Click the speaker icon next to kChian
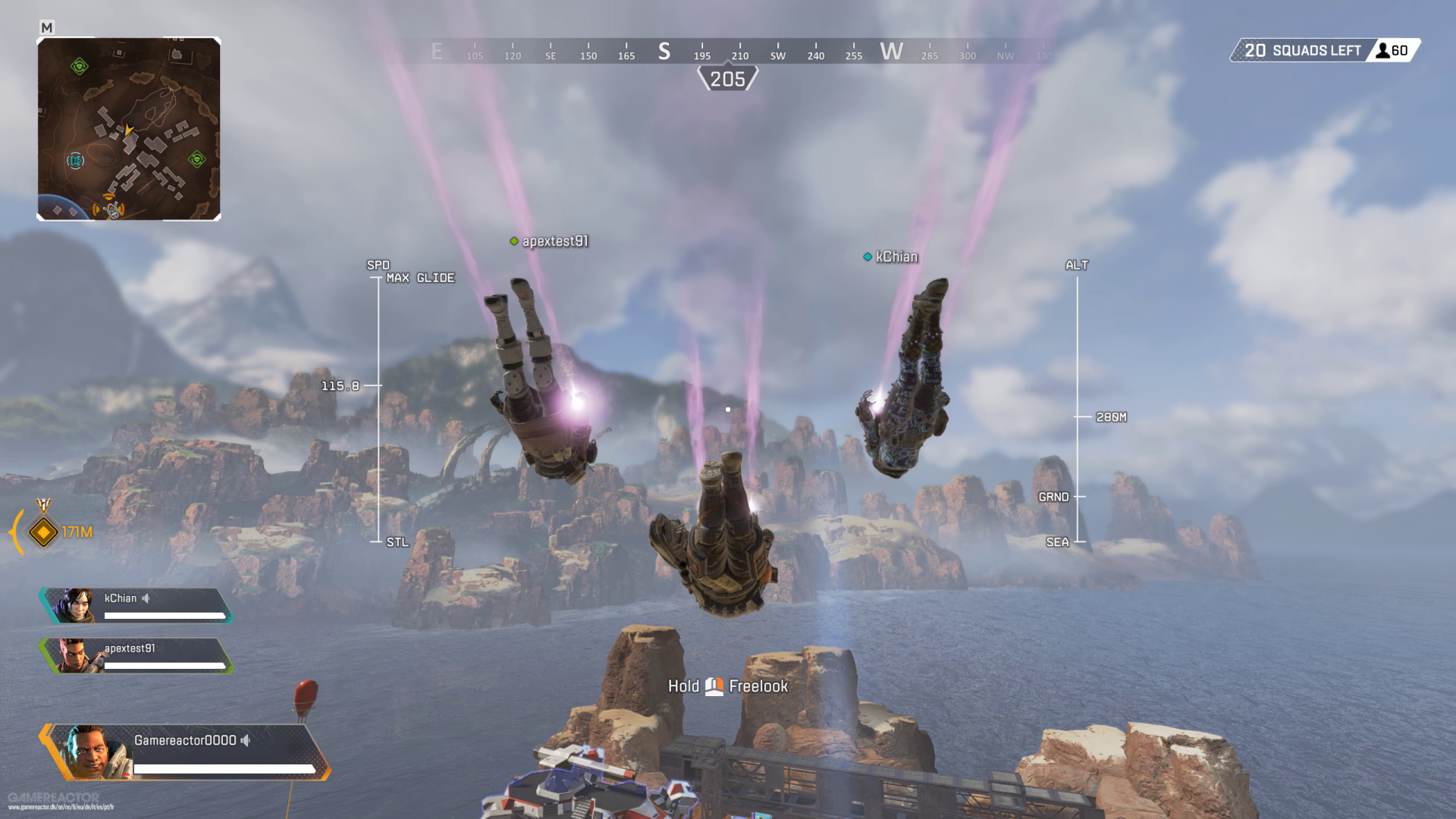The height and width of the screenshot is (819, 1456). pos(146,598)
